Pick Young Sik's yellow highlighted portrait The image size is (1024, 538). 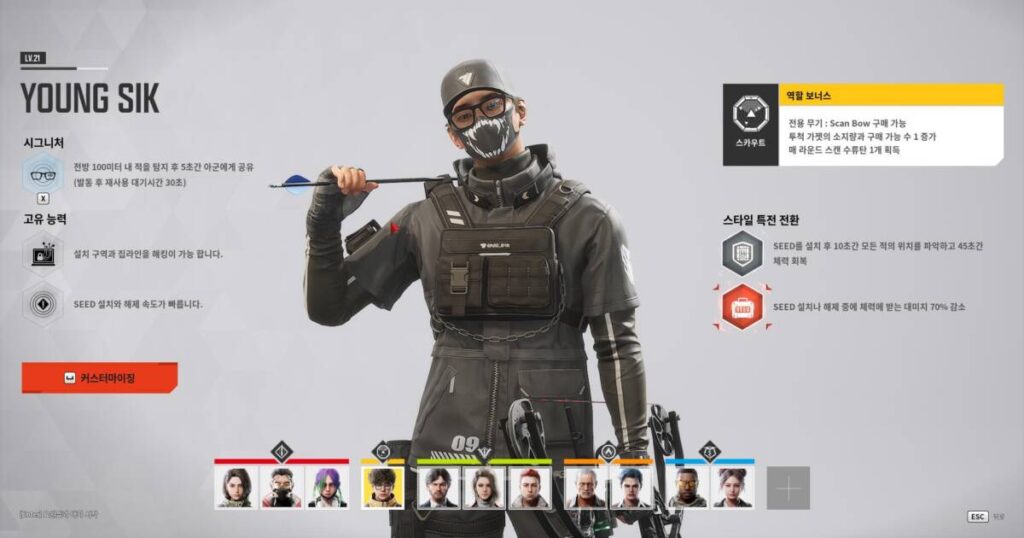point(382,488)
